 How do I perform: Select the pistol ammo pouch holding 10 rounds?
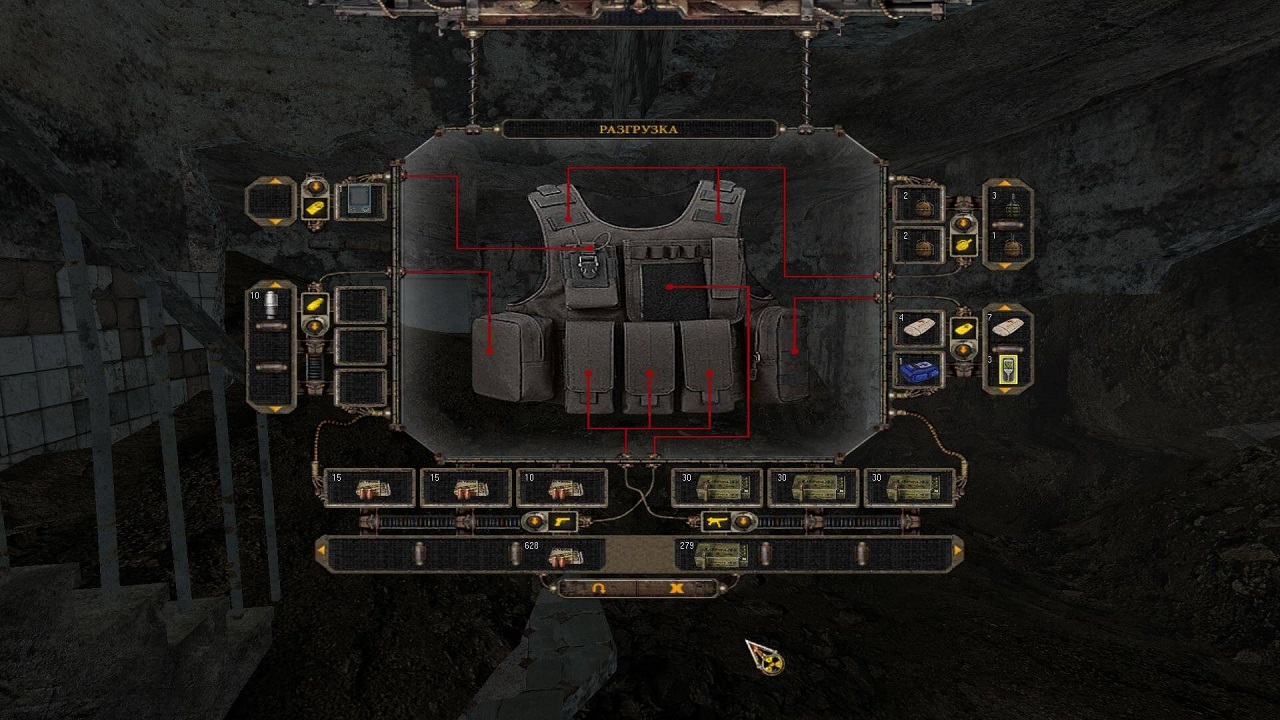pos(562,488)
